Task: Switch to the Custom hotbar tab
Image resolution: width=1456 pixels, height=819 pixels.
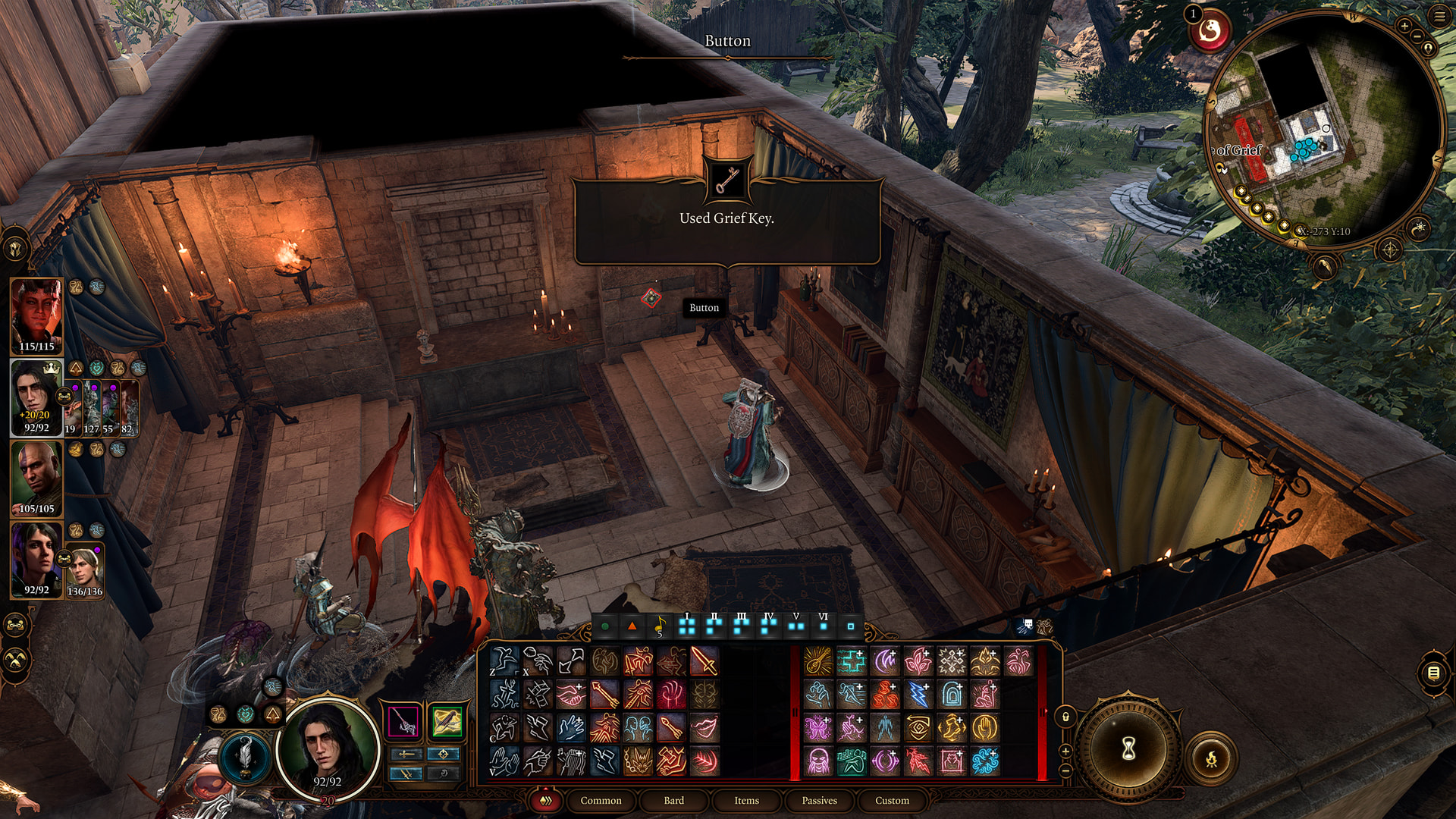Action: click(x=892, y=800)
